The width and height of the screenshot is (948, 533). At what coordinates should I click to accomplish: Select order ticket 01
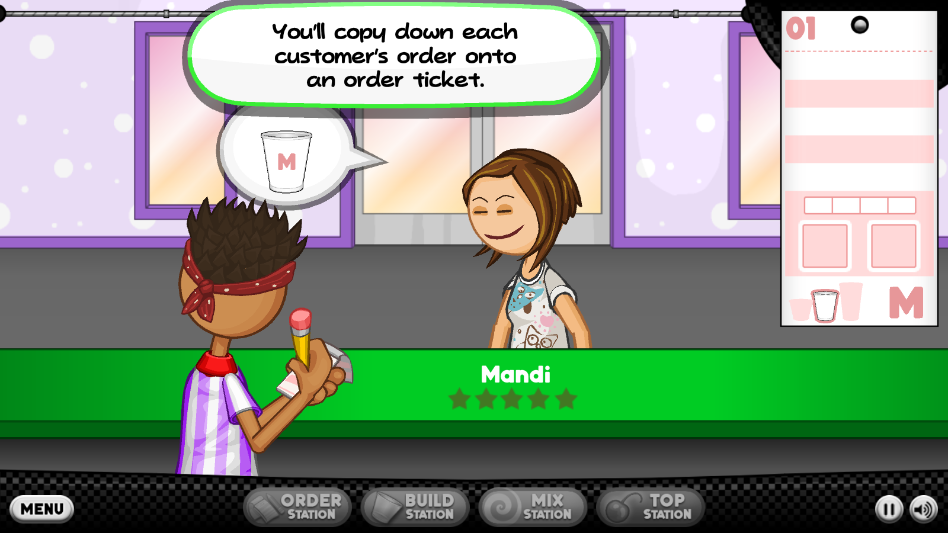coord(859,170)
